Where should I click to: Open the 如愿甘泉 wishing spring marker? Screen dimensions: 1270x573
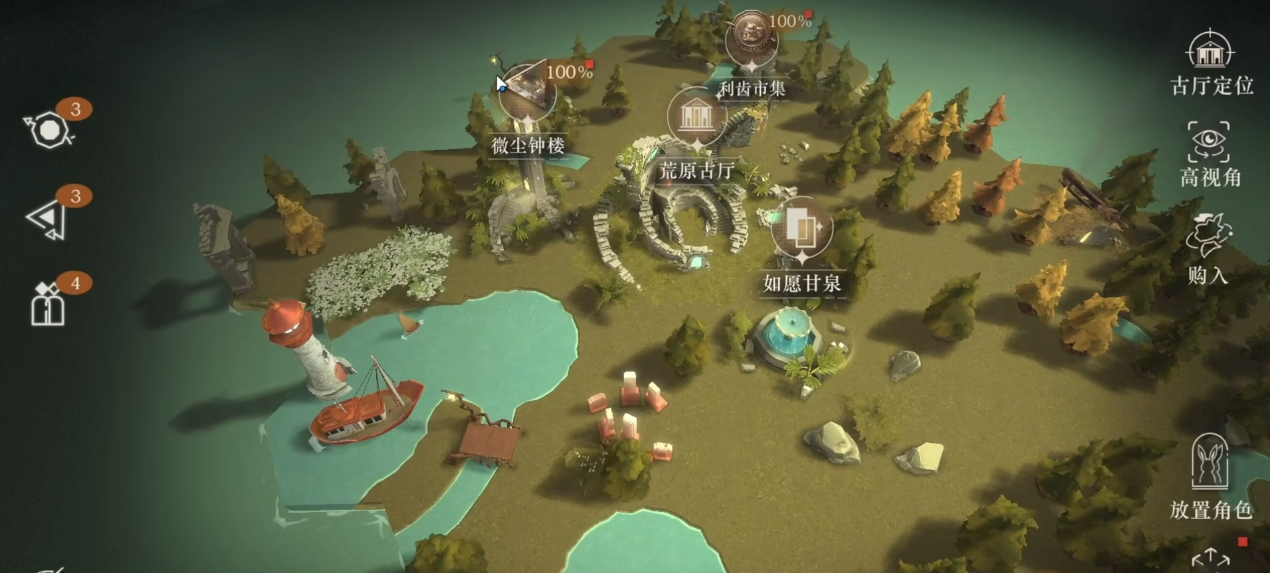click(x=801, y=229)
